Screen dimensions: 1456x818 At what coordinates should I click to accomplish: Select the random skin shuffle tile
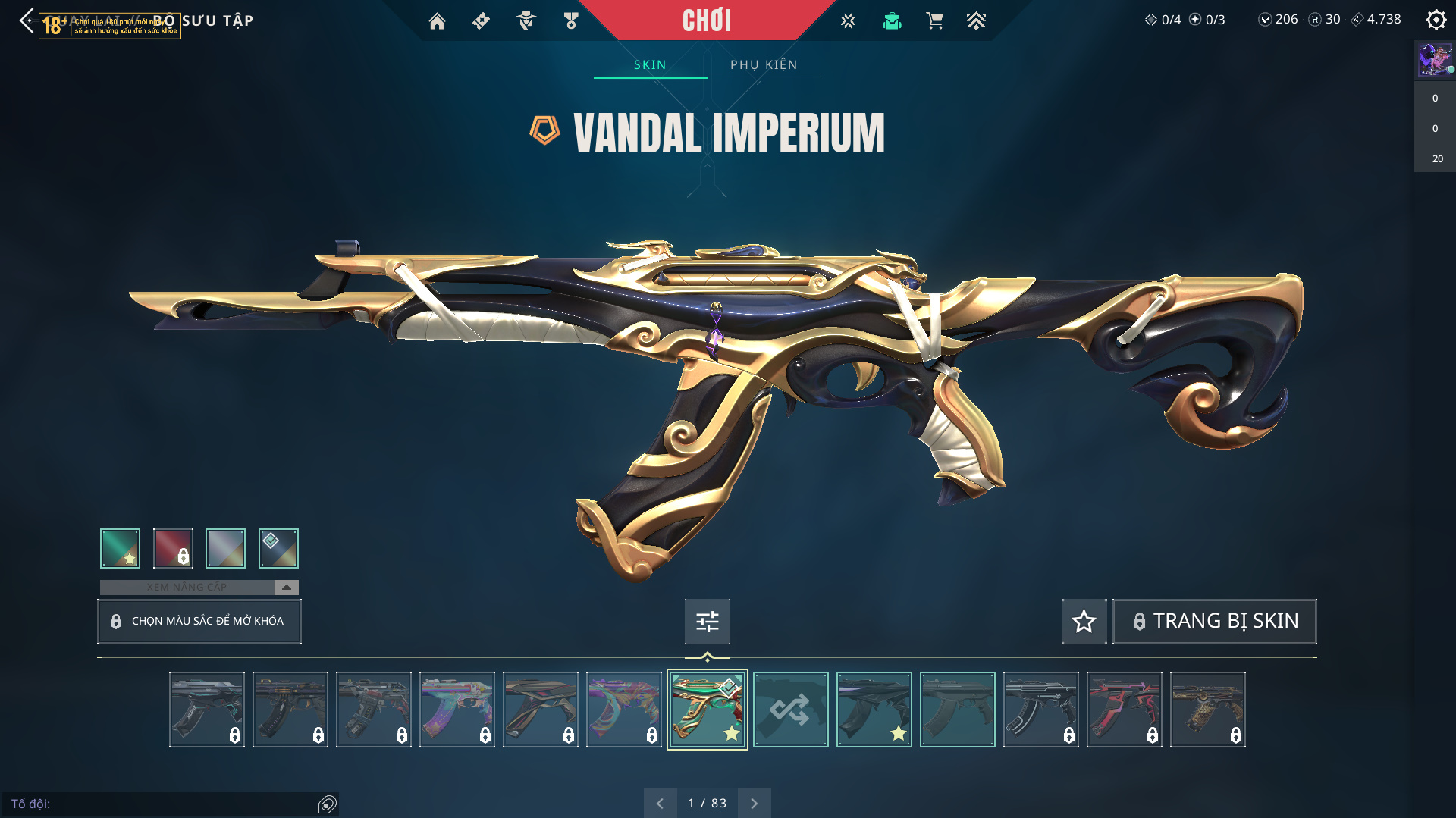[x=790, y=710]
